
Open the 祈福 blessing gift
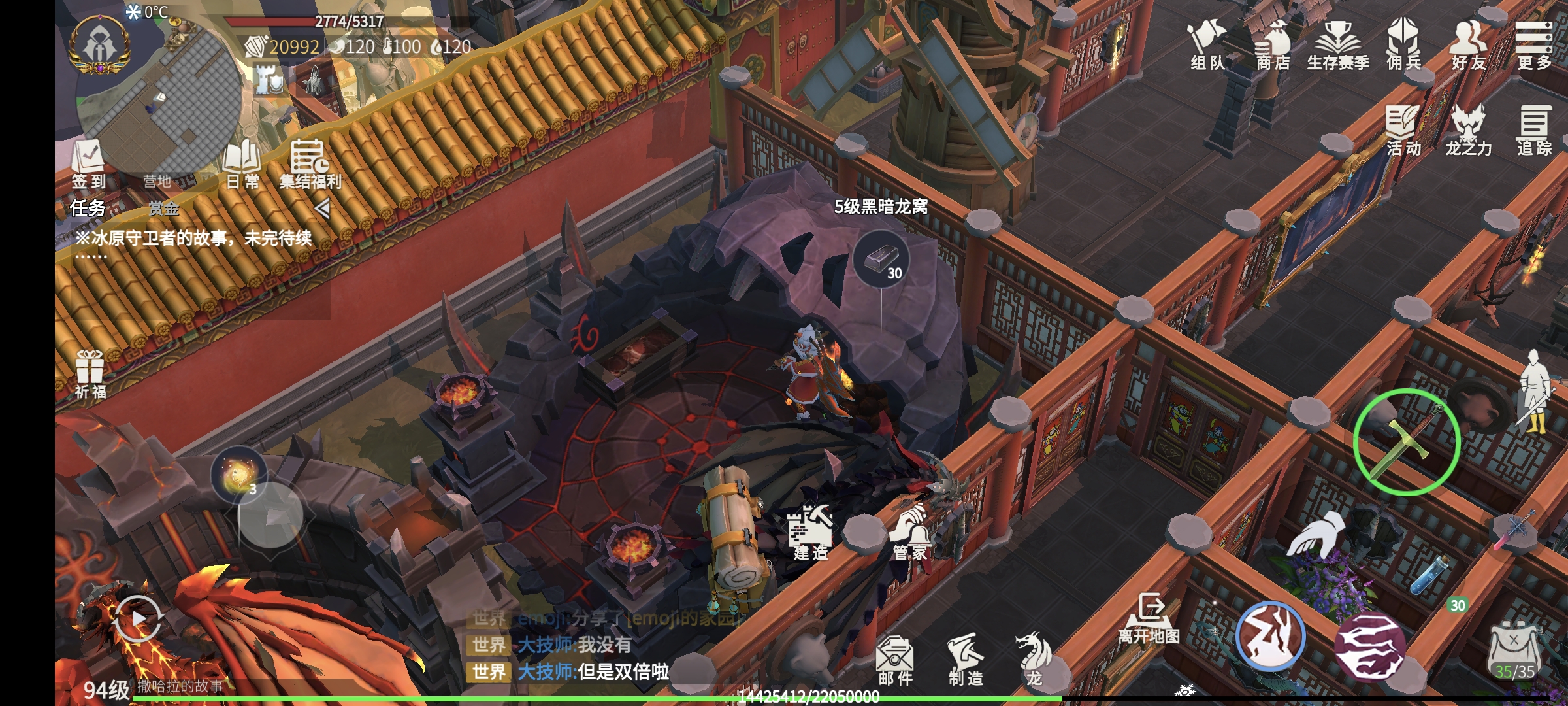click(90, 375)
